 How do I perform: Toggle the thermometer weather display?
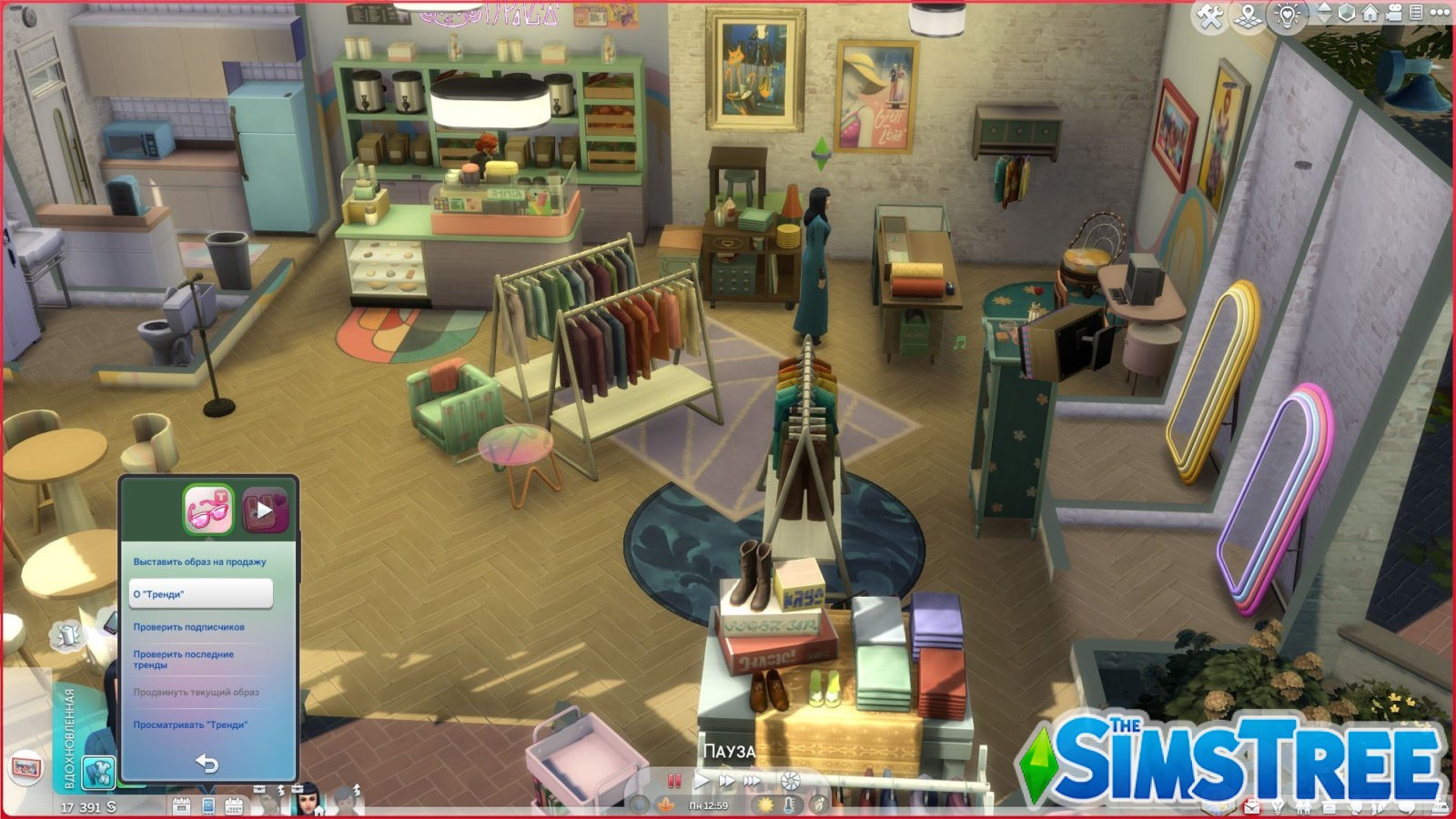click(790, 805)
